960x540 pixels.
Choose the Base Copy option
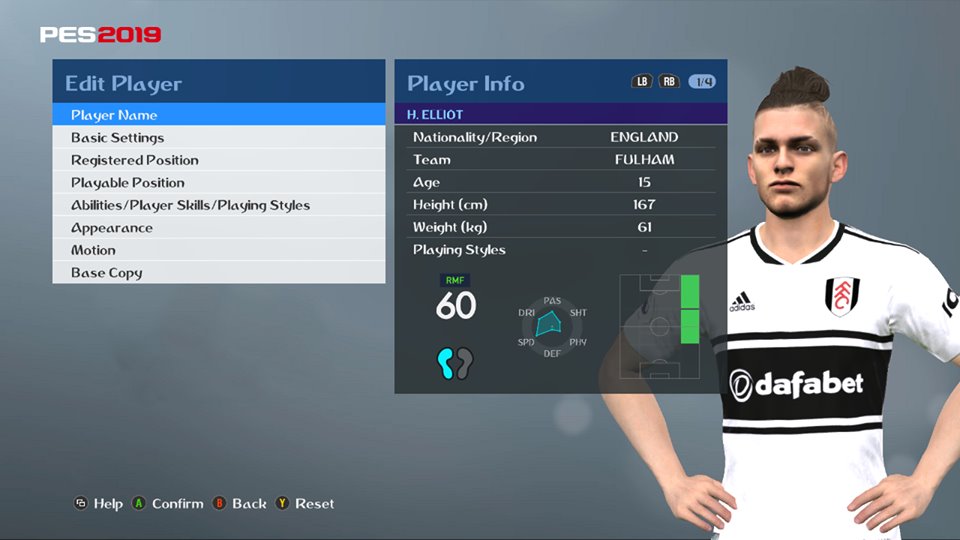pyautogui.click(x=106, y=273)
